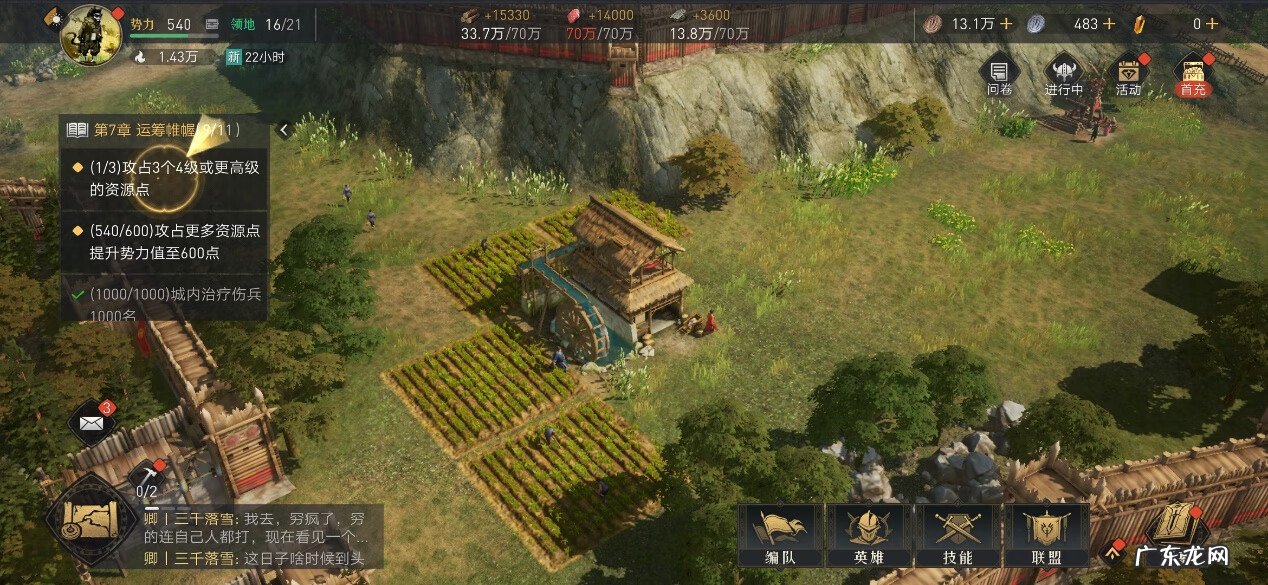The height and width of the screenshot is (585, 1268).
Task: Collapse the chapter quest panel arrow
Action: [284, 129]
